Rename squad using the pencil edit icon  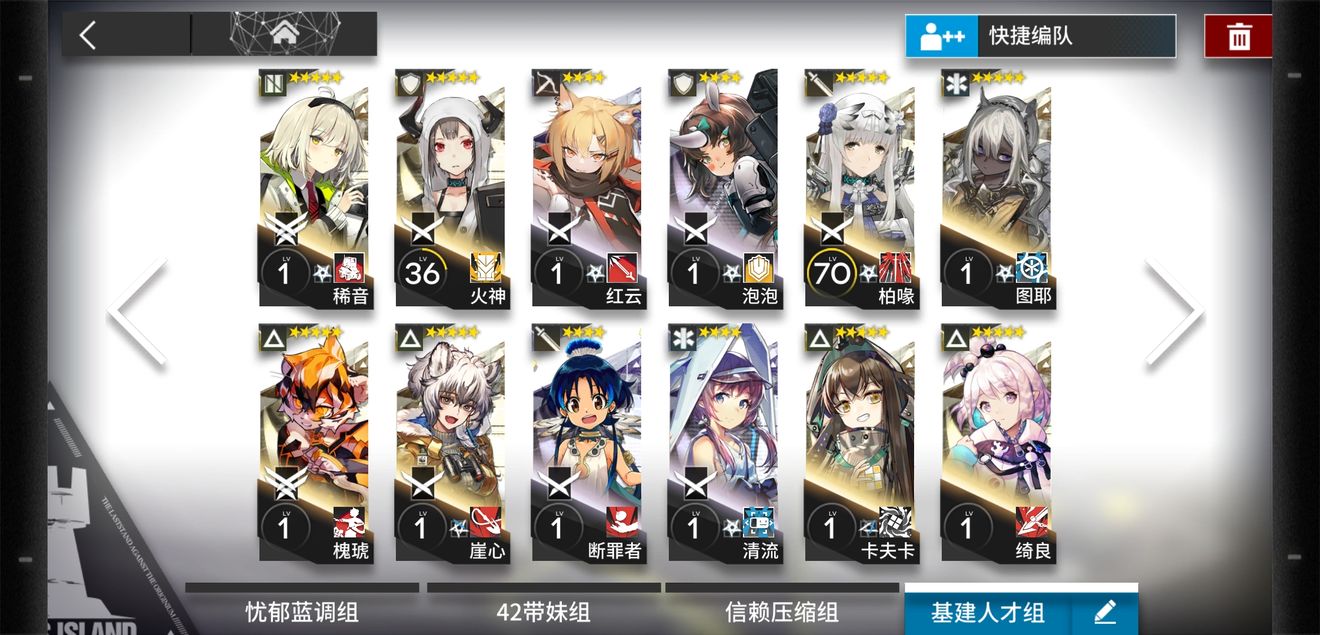1104,611
